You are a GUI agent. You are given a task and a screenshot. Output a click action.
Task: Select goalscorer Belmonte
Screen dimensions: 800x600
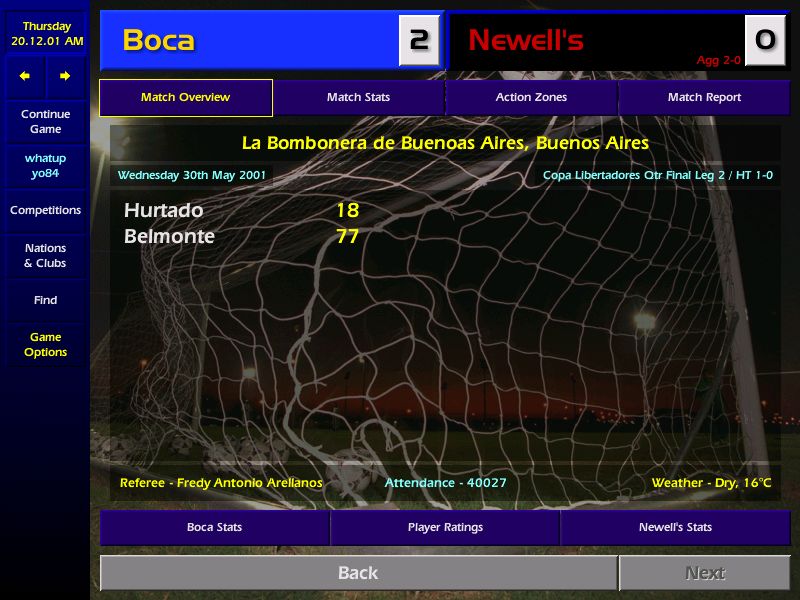pos(169,237)
